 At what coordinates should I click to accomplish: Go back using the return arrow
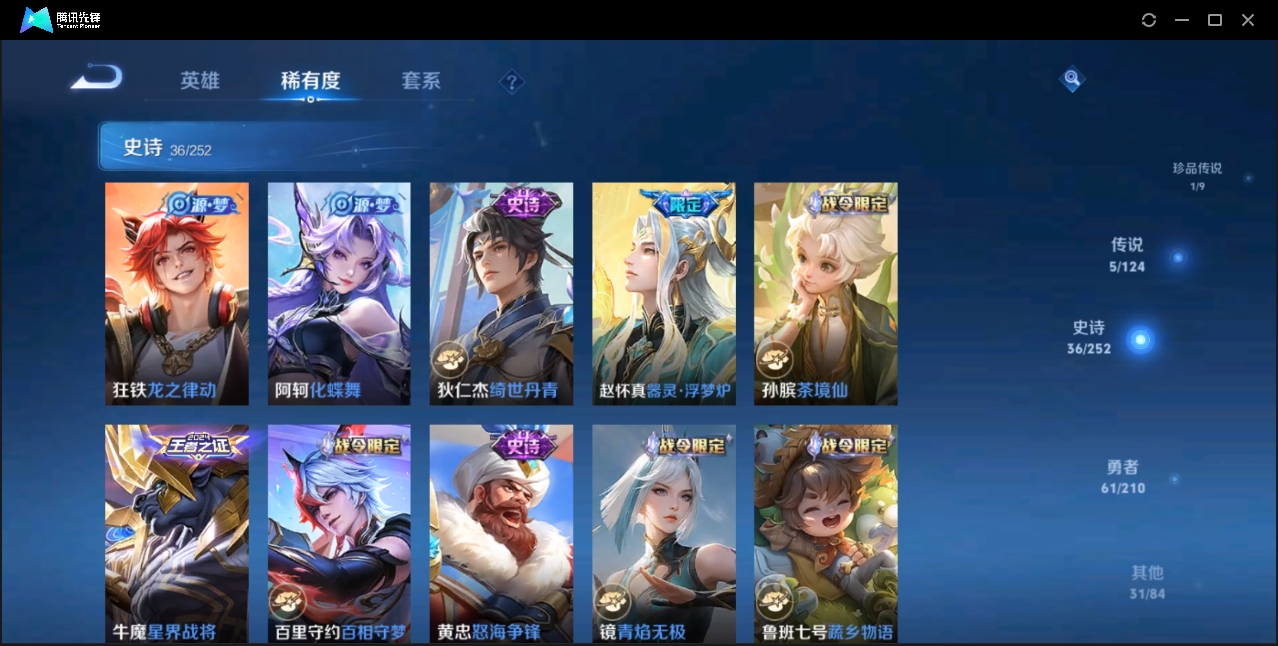click(x=97, y=78)
